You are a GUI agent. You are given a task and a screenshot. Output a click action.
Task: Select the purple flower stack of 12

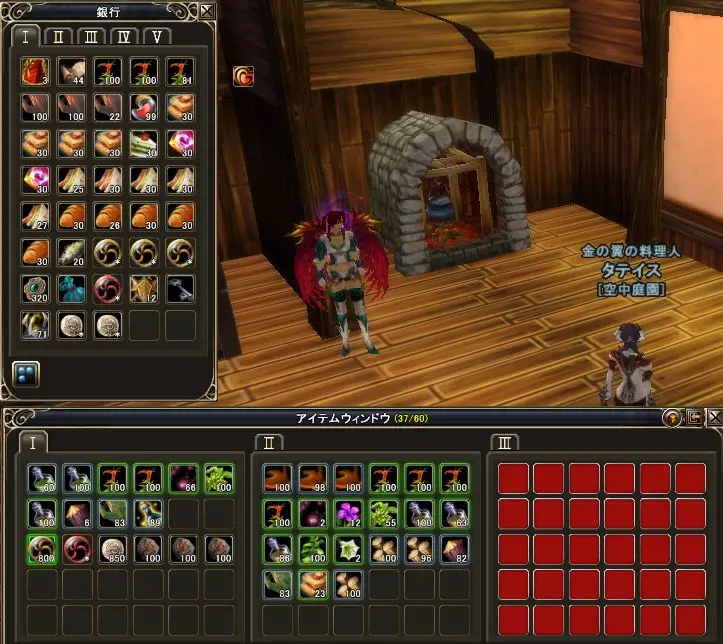(x=348, y=514)
